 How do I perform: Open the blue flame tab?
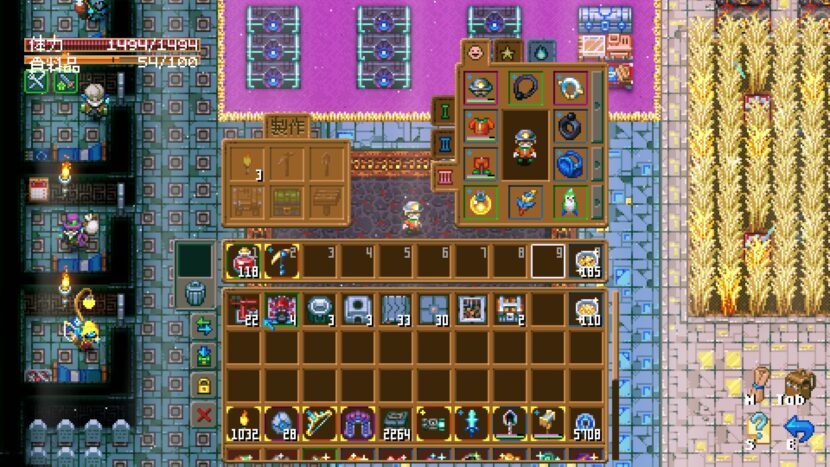540,52
